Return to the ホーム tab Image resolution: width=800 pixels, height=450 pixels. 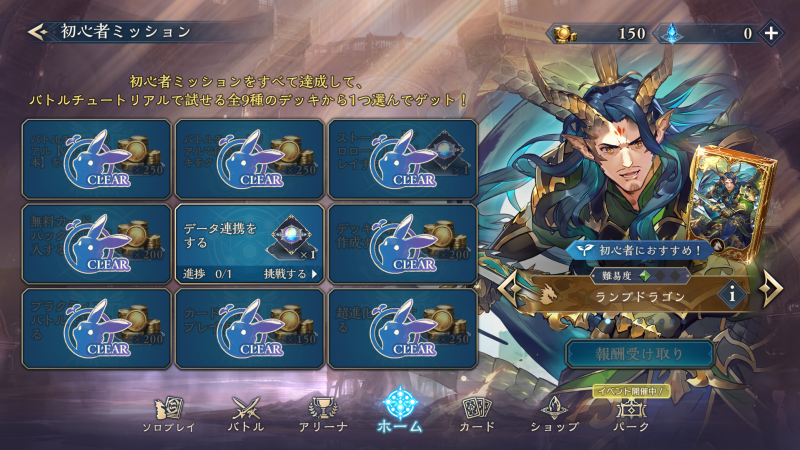click(x=400, y=411)
